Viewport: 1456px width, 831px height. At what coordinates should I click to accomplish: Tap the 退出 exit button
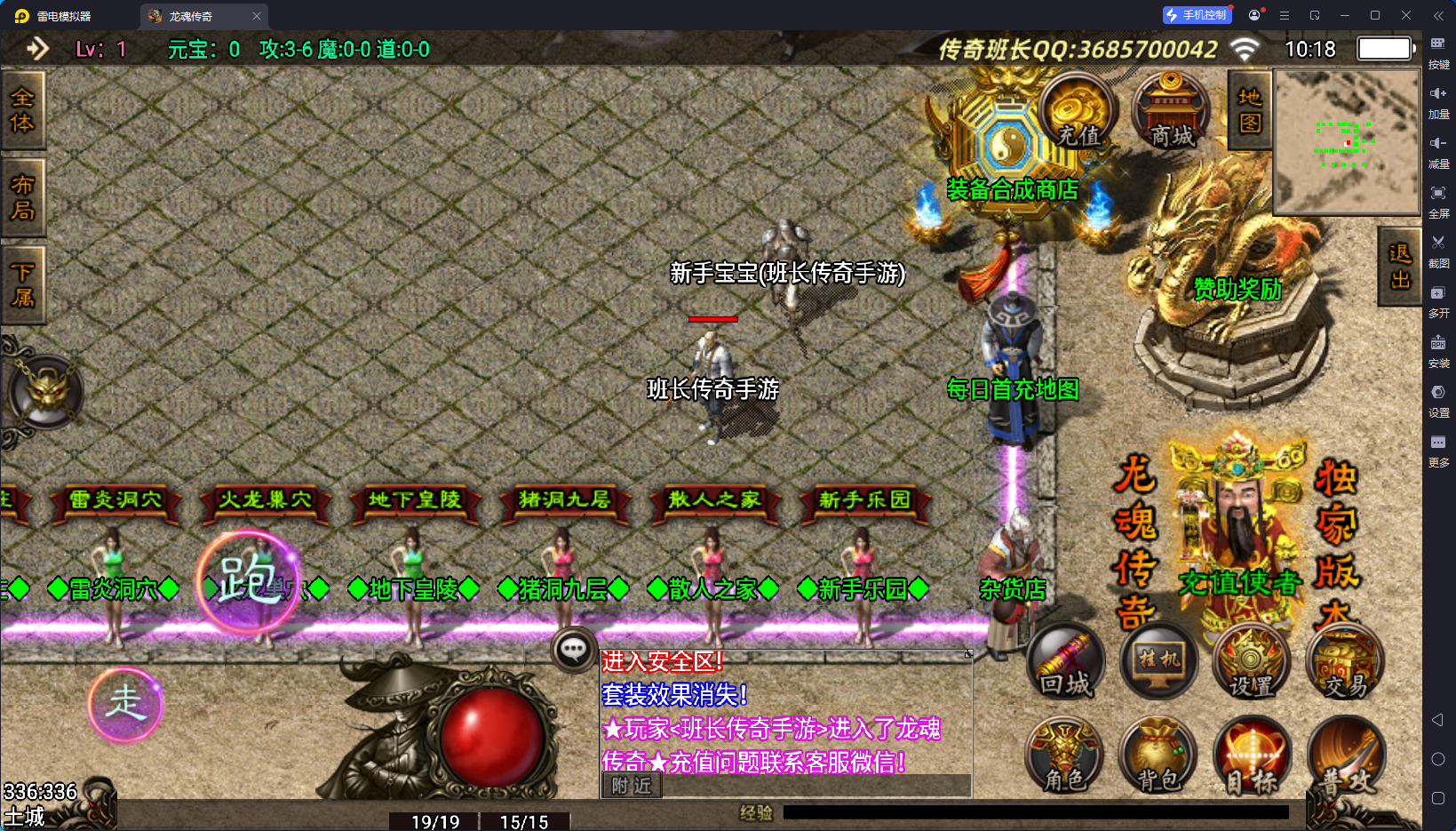tap(1399, 266)
